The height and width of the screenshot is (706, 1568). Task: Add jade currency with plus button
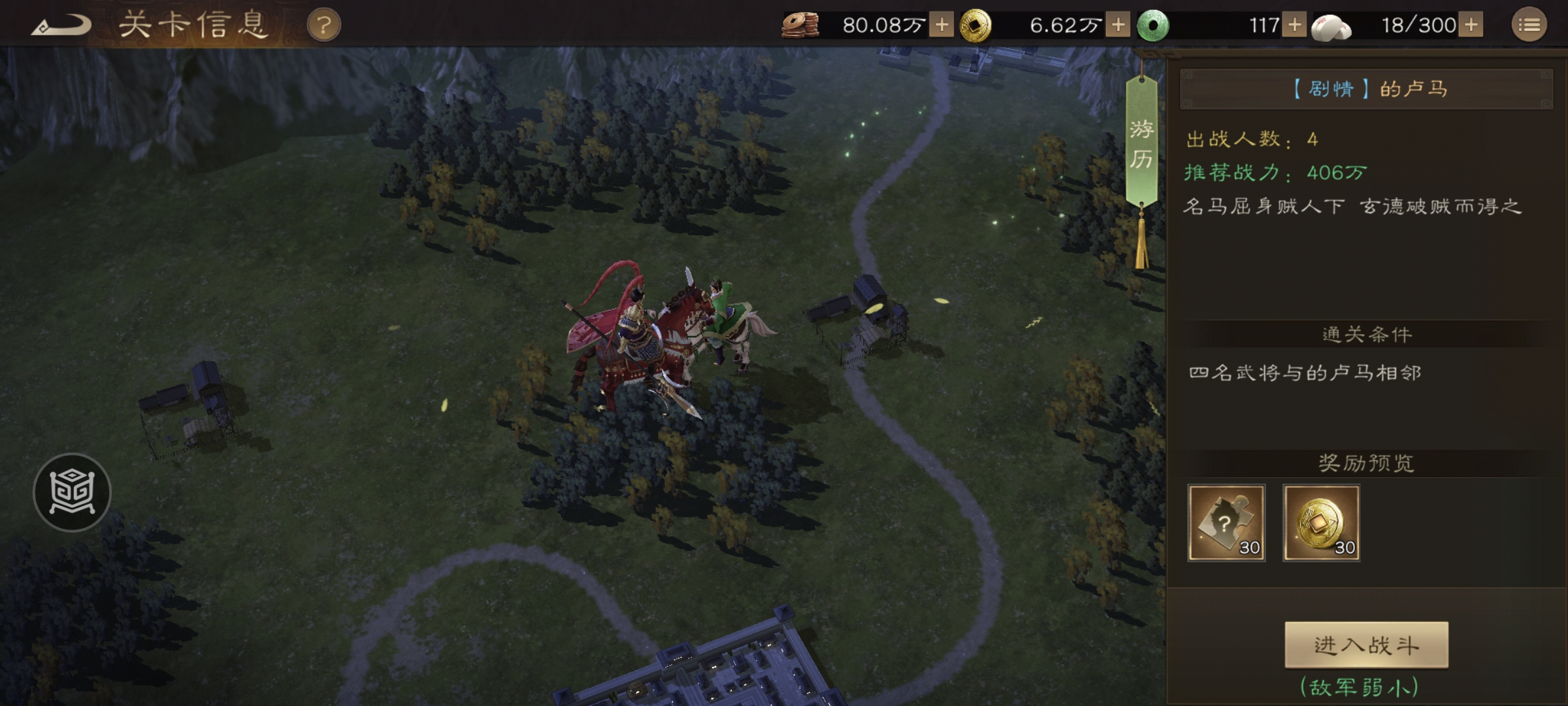[x=1294, y=25]
